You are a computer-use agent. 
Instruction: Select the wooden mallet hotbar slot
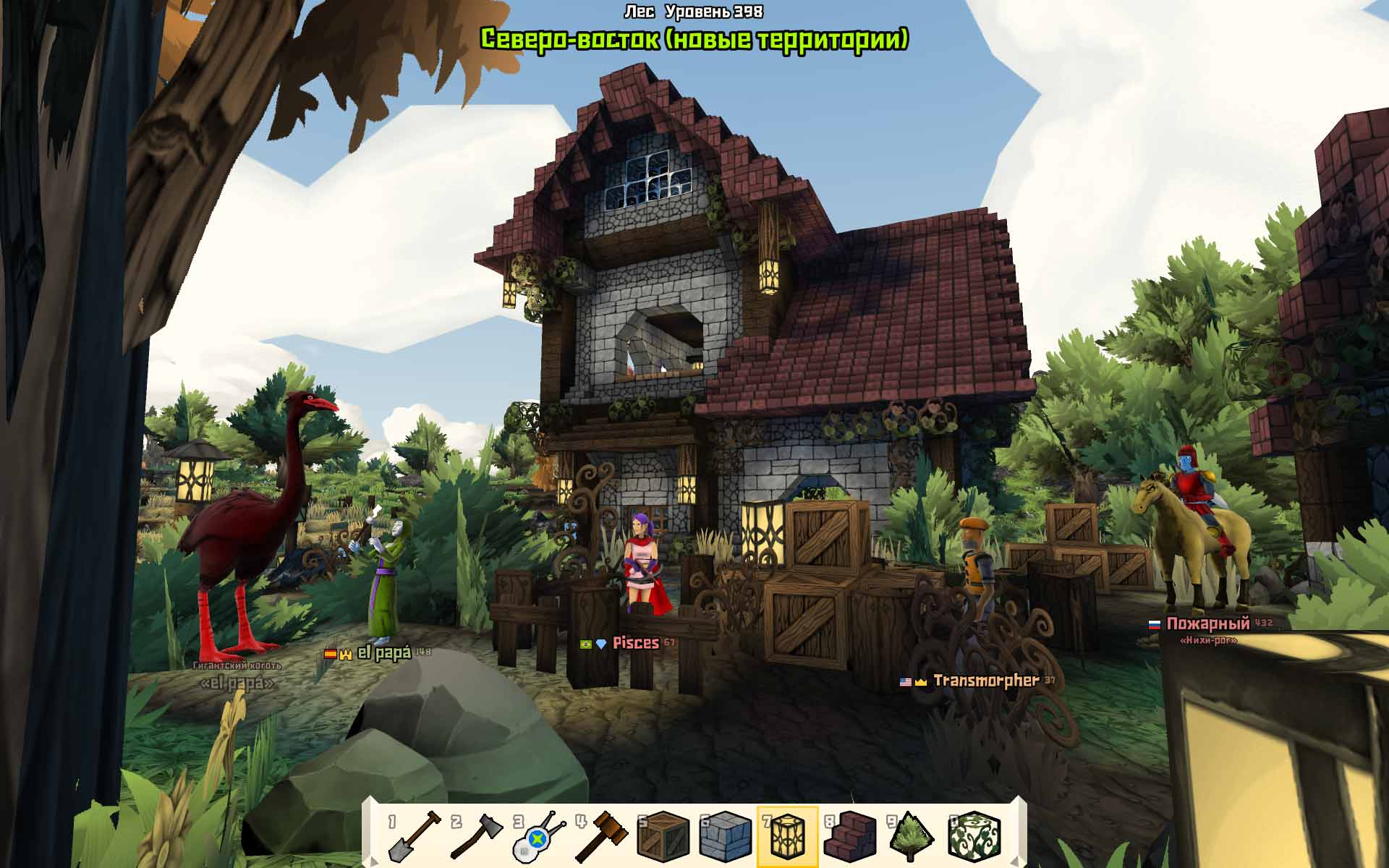[602, 836]
